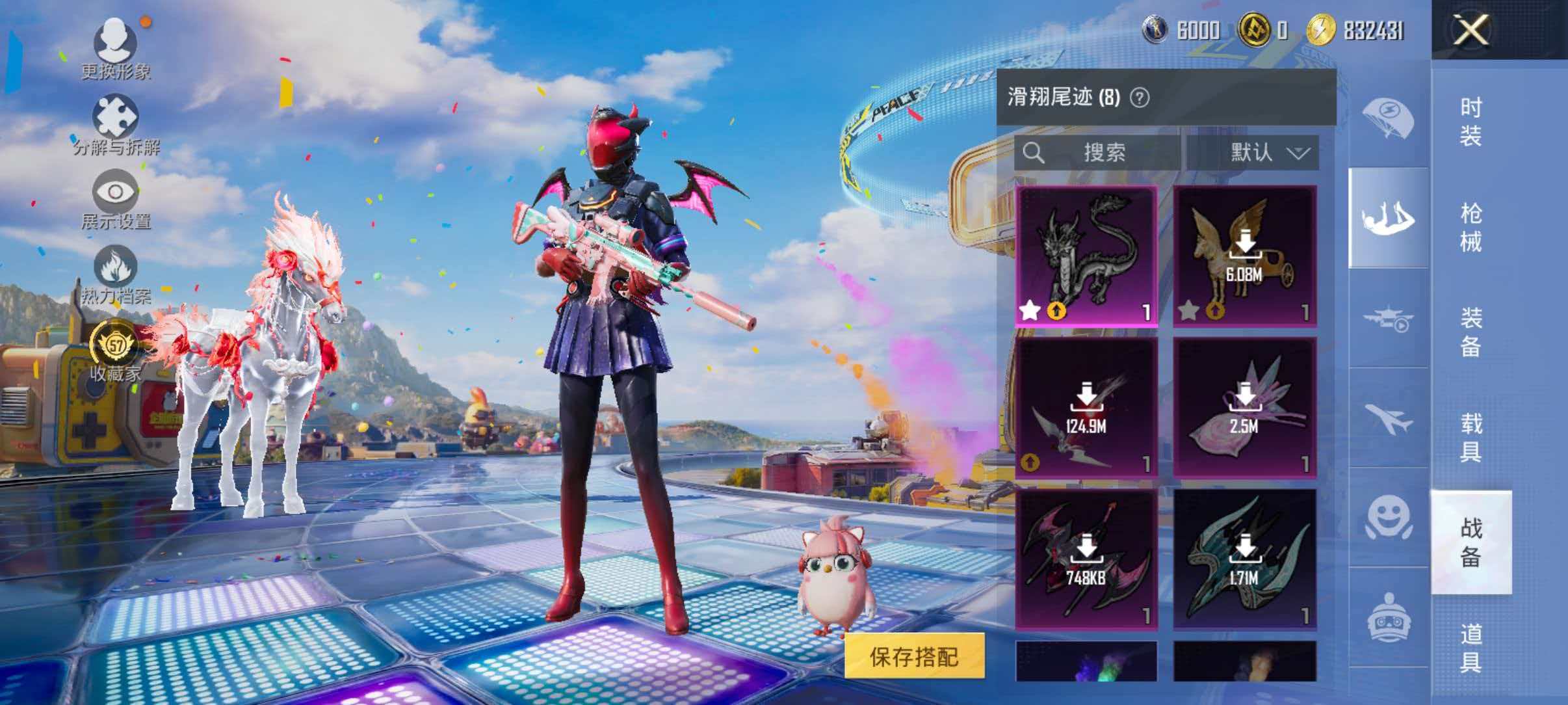This screenshot has height=705, width=1568.
Task: Click the 搜索 search input field
Action: tap(1105, 153)
